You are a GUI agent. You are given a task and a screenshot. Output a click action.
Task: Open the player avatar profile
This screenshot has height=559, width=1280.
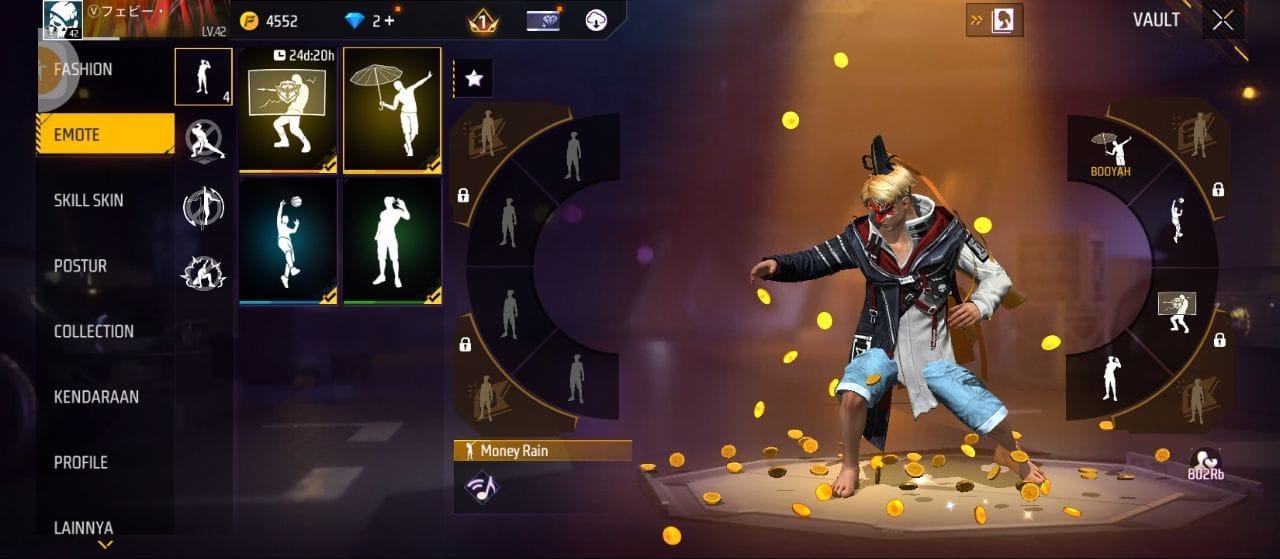62,19
